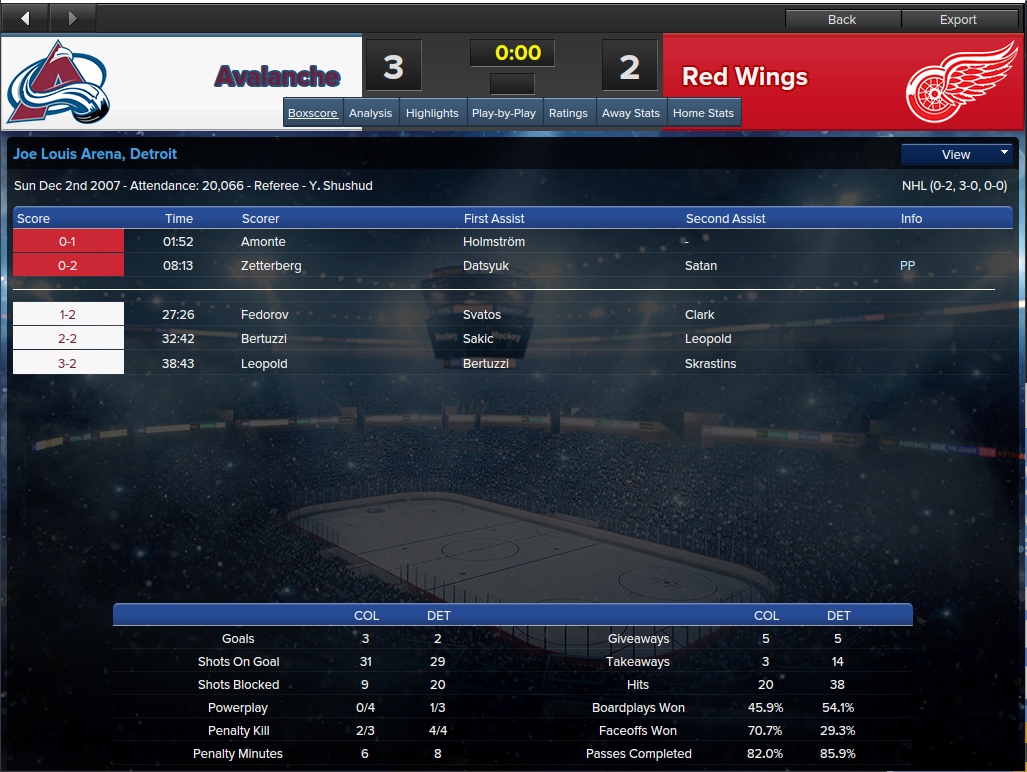Viewport: 1027px width, 772px height.
Task: Show the Play-by-Play tab
Action: pos(504,113)
